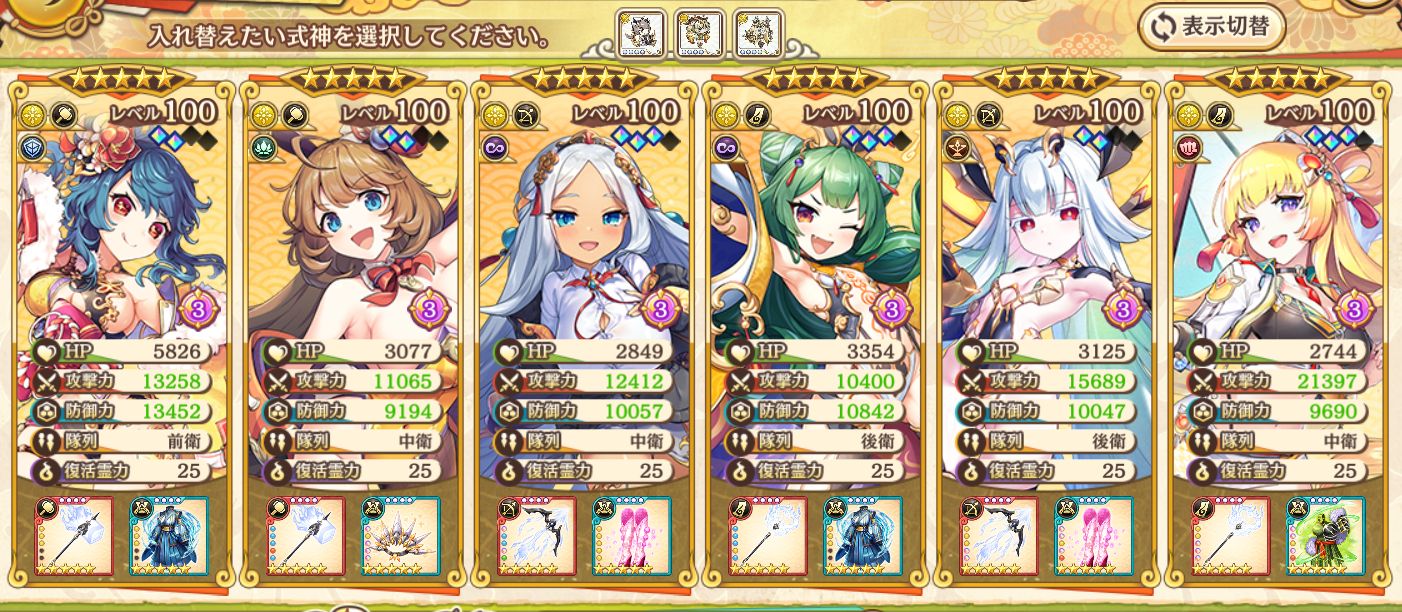Screen dimensions: 1402x612
Task: Click the 表示切替 display toggle button
Action: [x=1212, y=27]
